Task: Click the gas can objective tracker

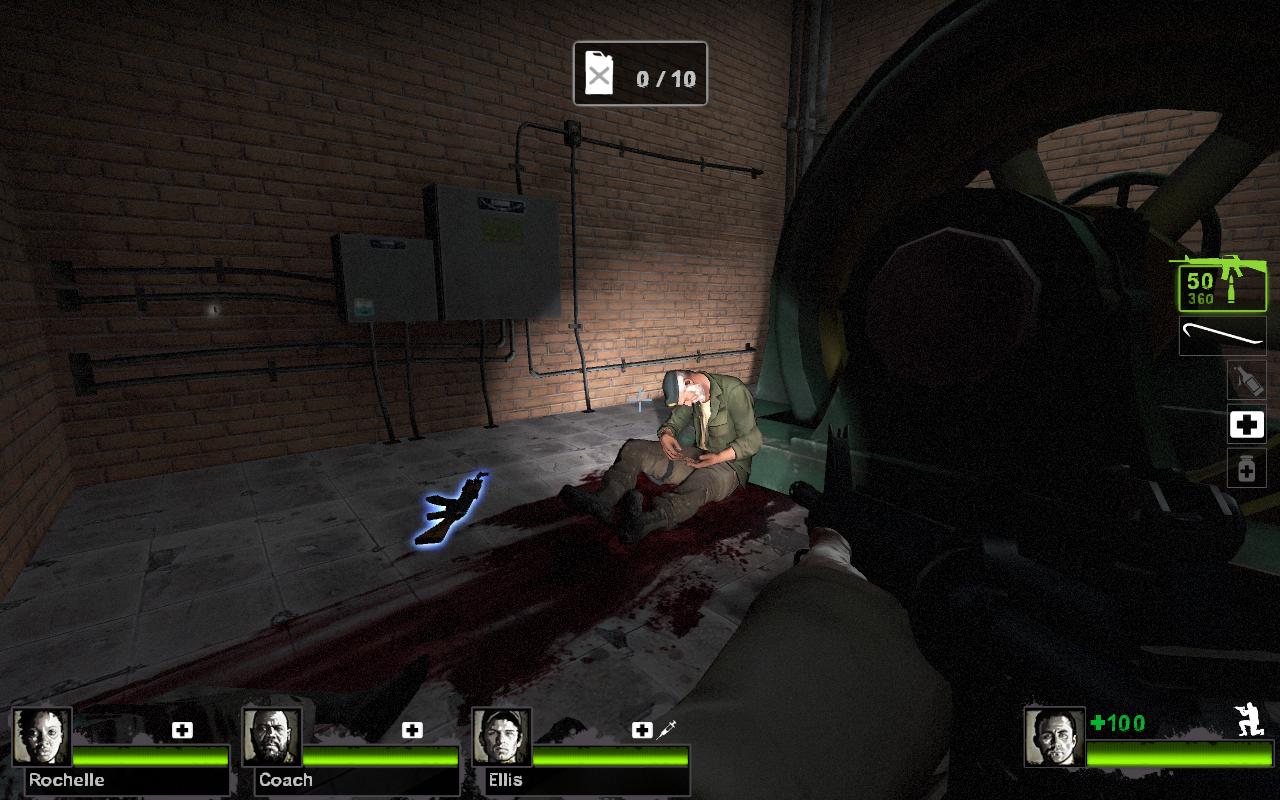Action: [640, 74]
